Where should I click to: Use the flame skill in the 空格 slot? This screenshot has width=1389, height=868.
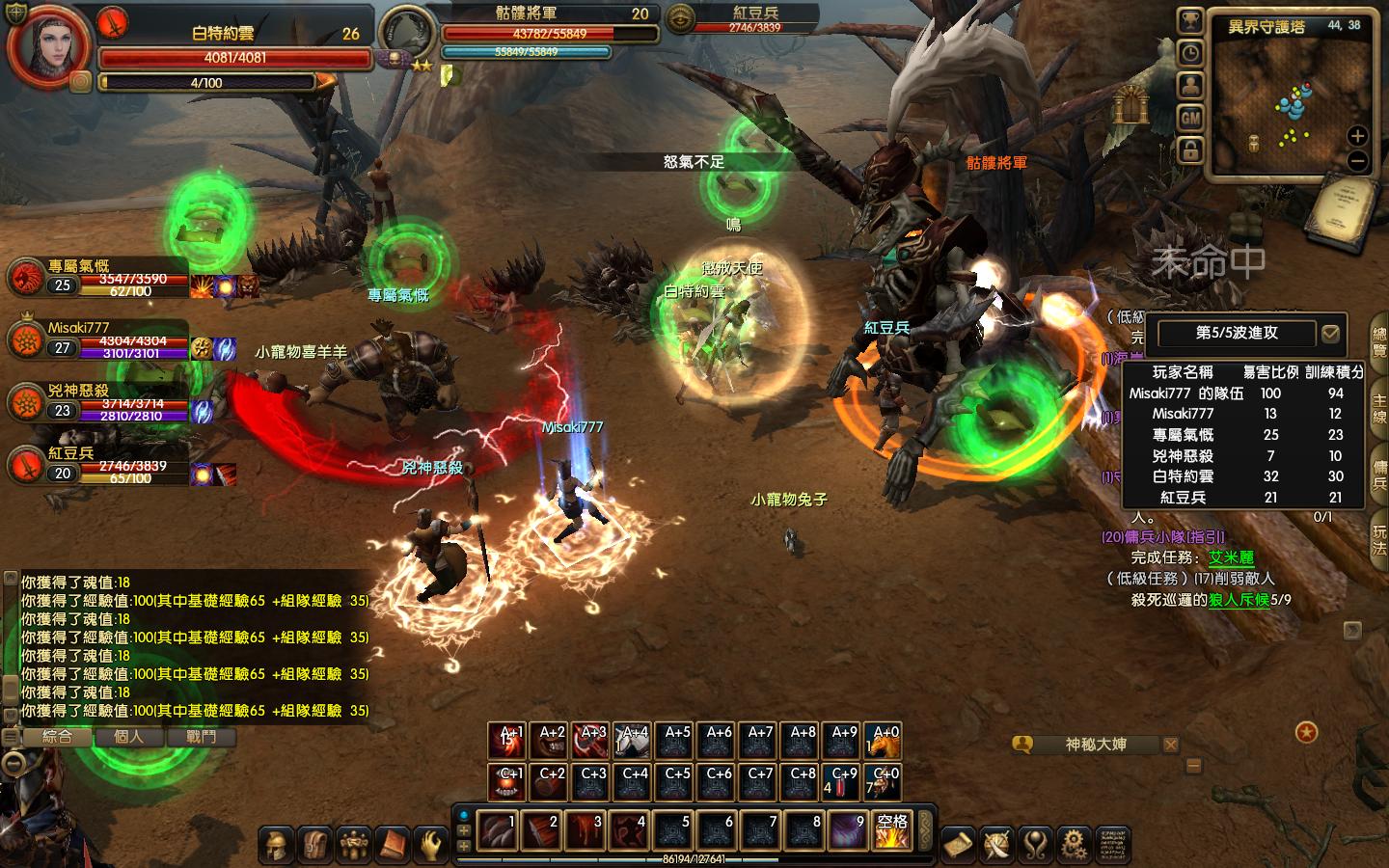[892, 830]
